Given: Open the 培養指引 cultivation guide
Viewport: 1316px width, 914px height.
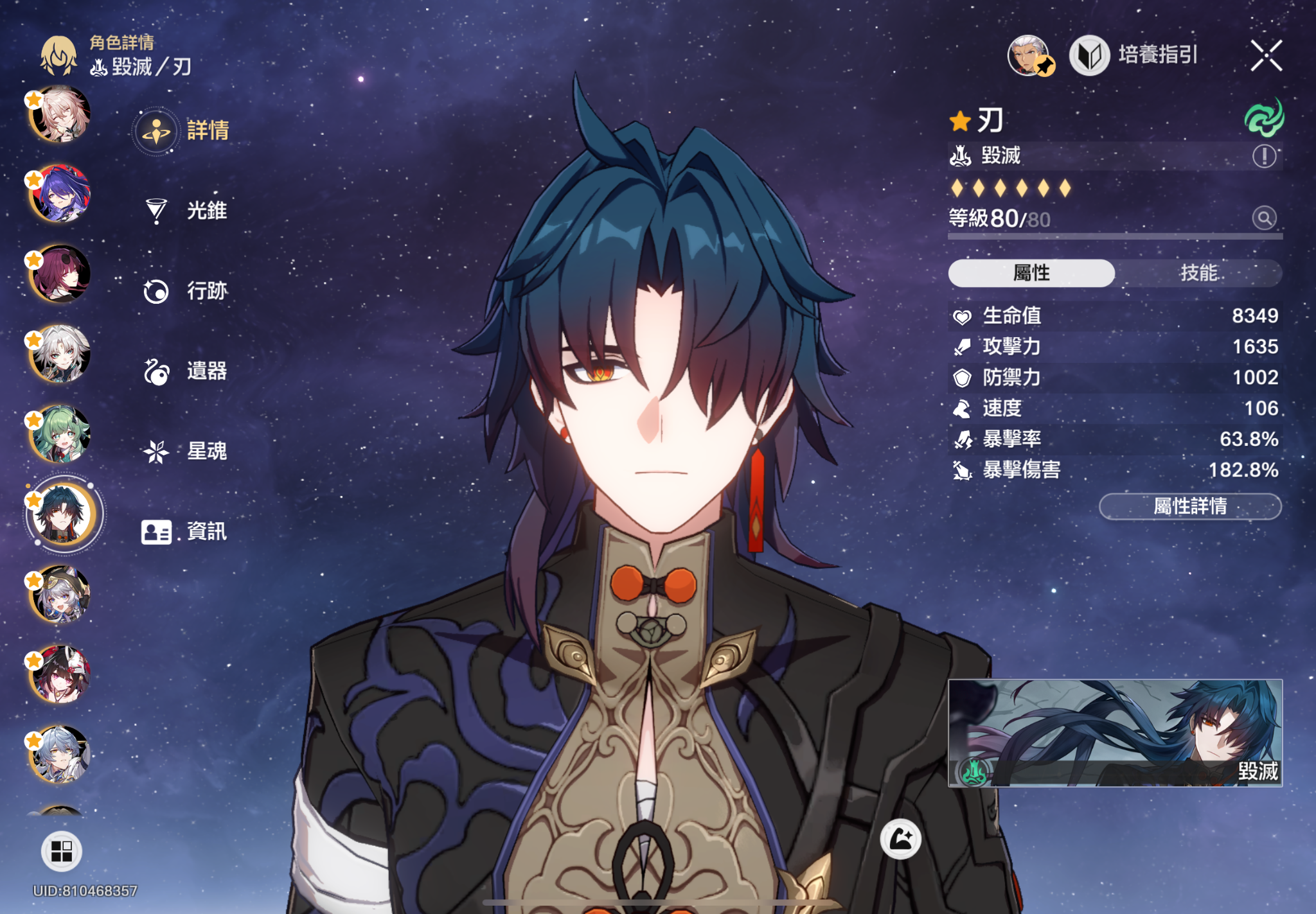Looking at the screenshot, I should [1135, 55].
